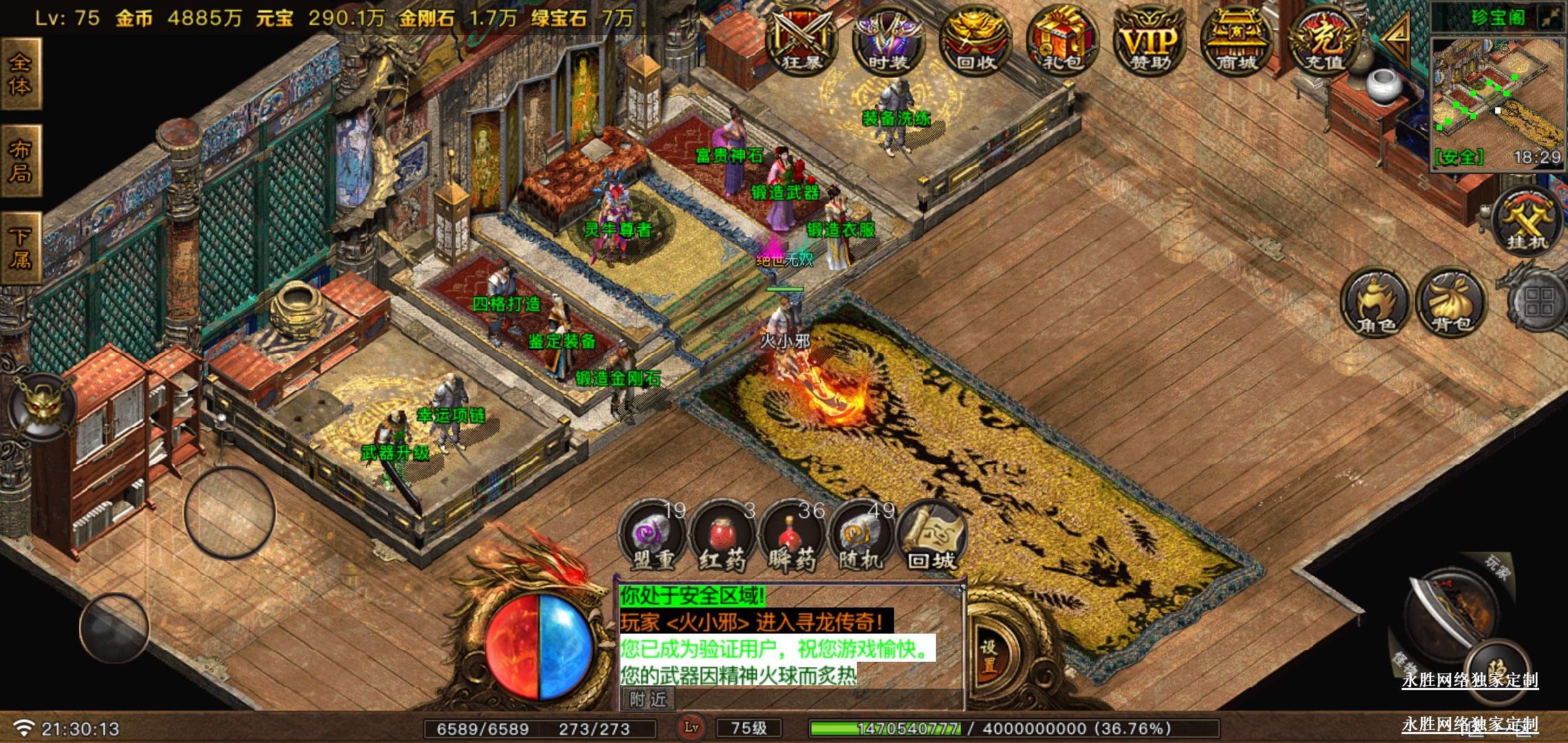Open the VIP 赞助 sponsor menu
This screenshot has width=1568, height=743.
(1150, 41)
